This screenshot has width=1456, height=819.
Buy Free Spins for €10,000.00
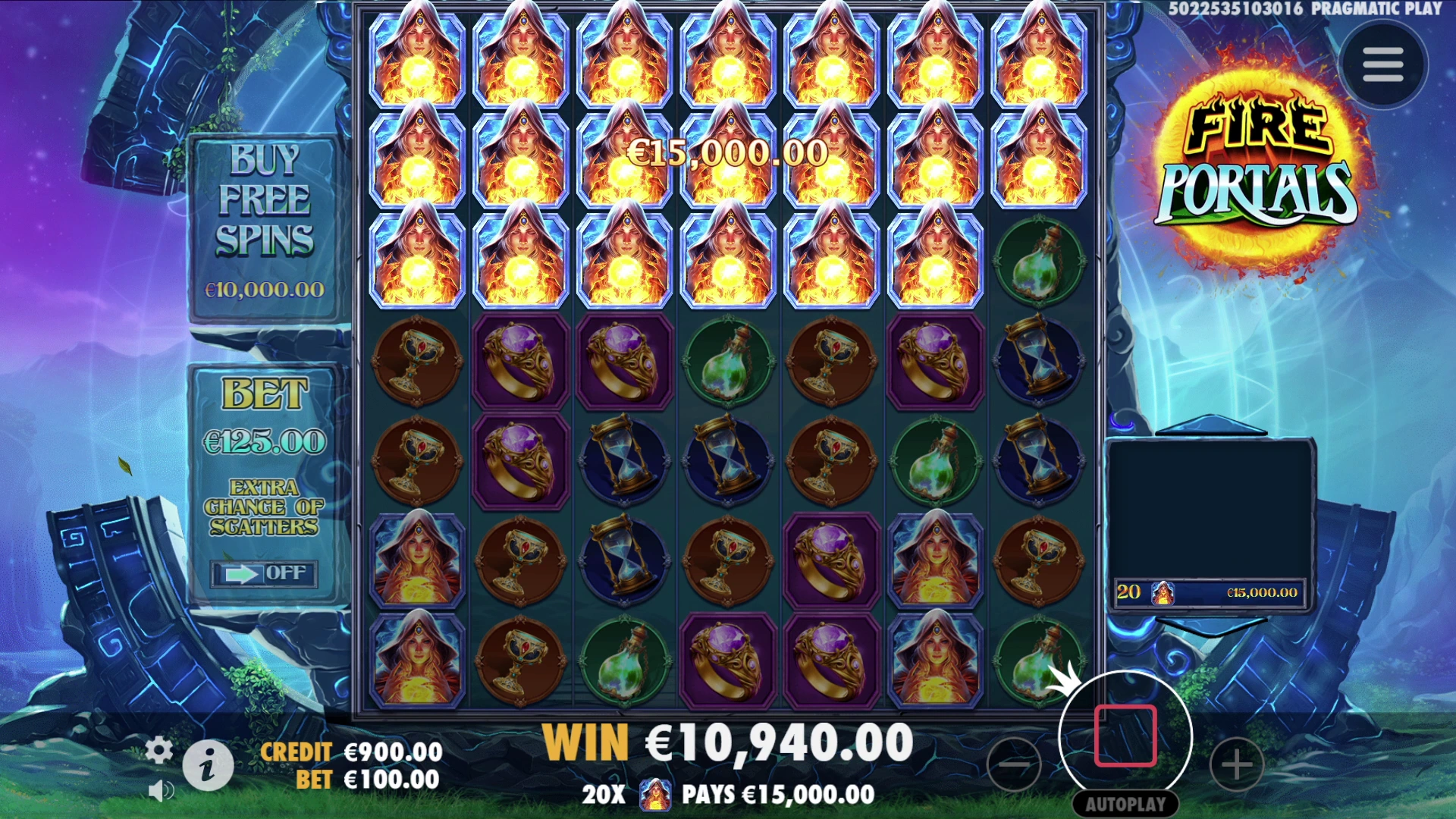264,227
